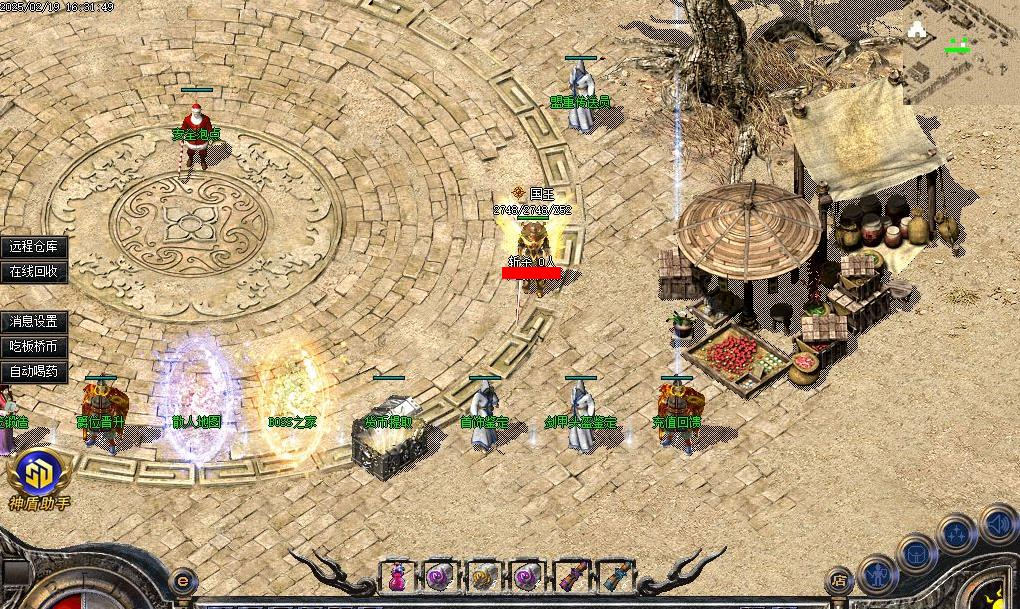The image size is (1020, 609).
Task: Open the 店 shop button
Action: pos(839,579)
